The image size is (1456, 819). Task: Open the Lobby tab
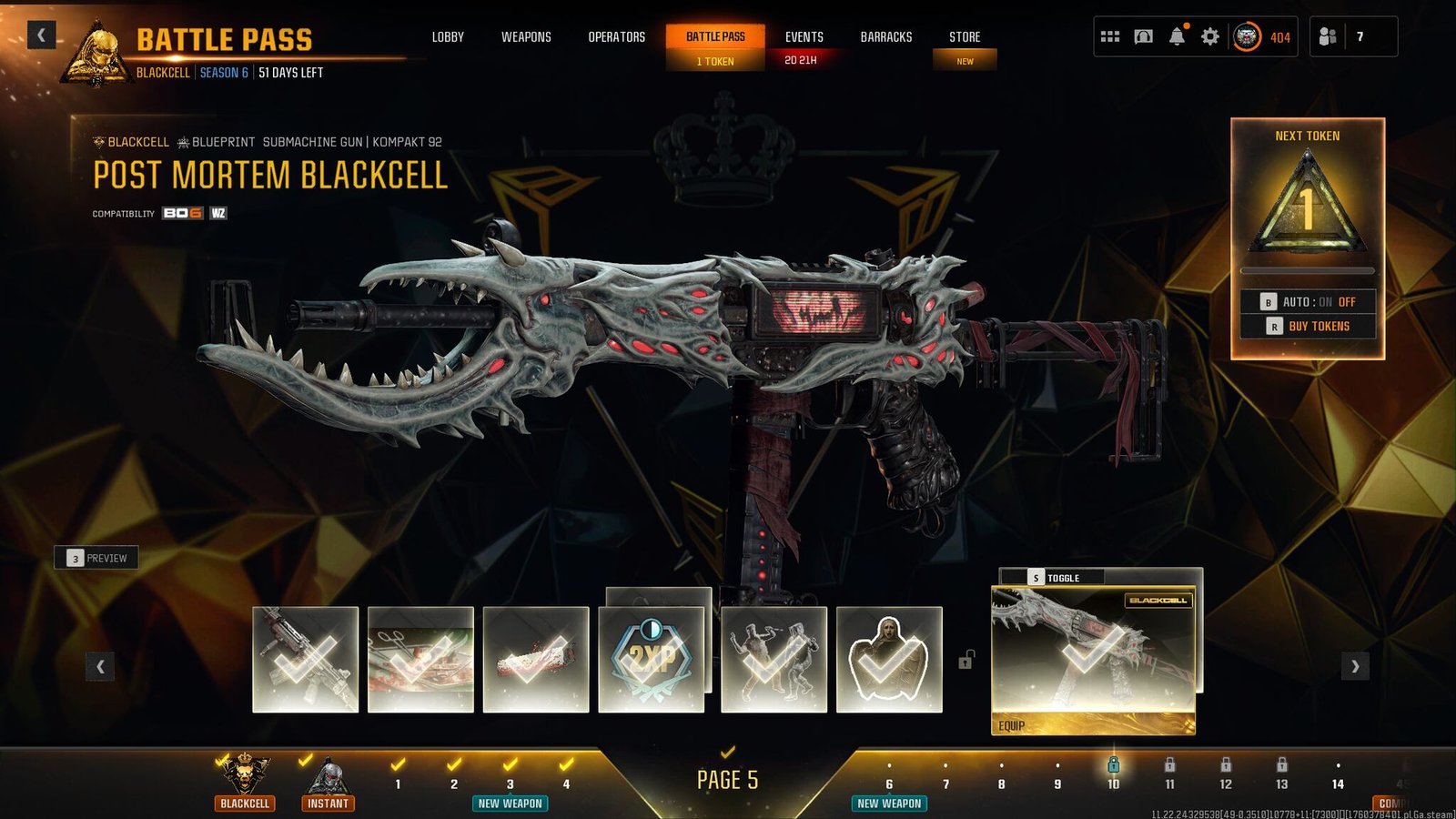(448, 37)
